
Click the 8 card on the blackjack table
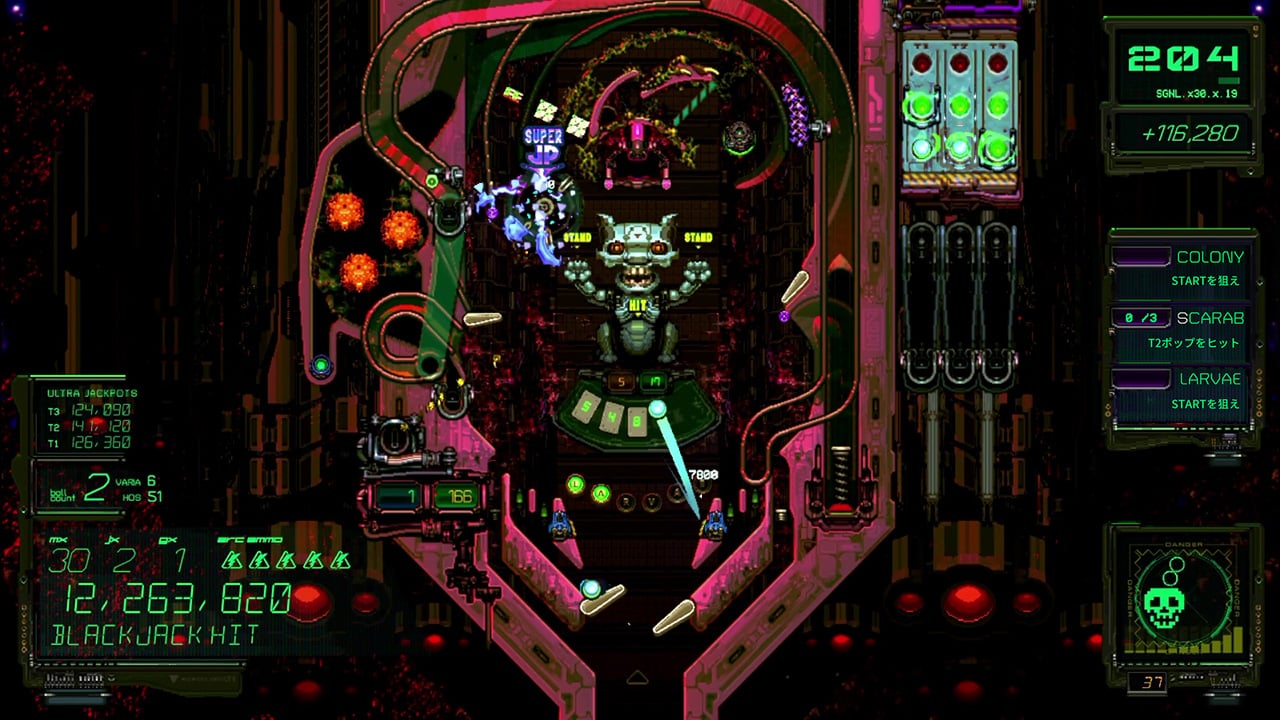point(637,420)
